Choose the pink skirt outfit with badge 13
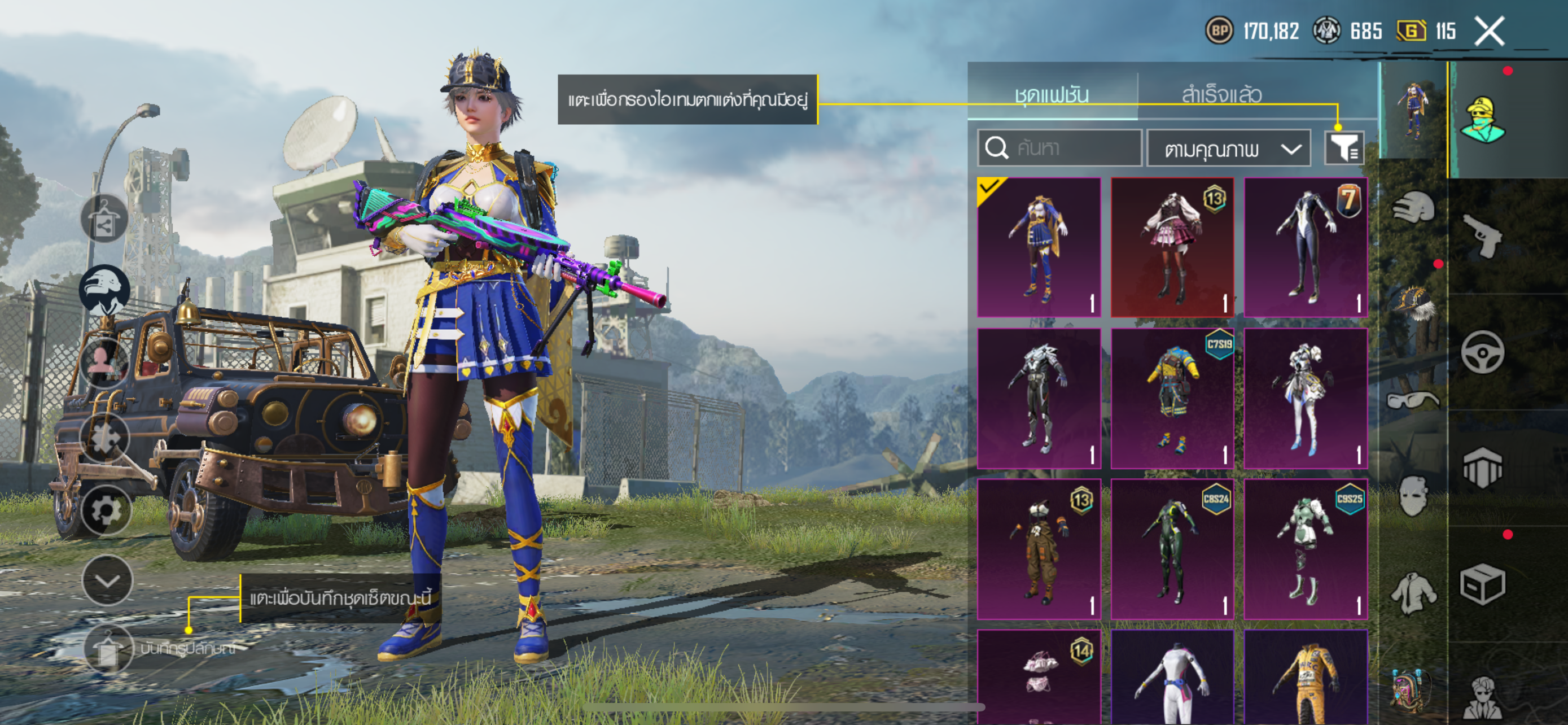 (1172, 247)
